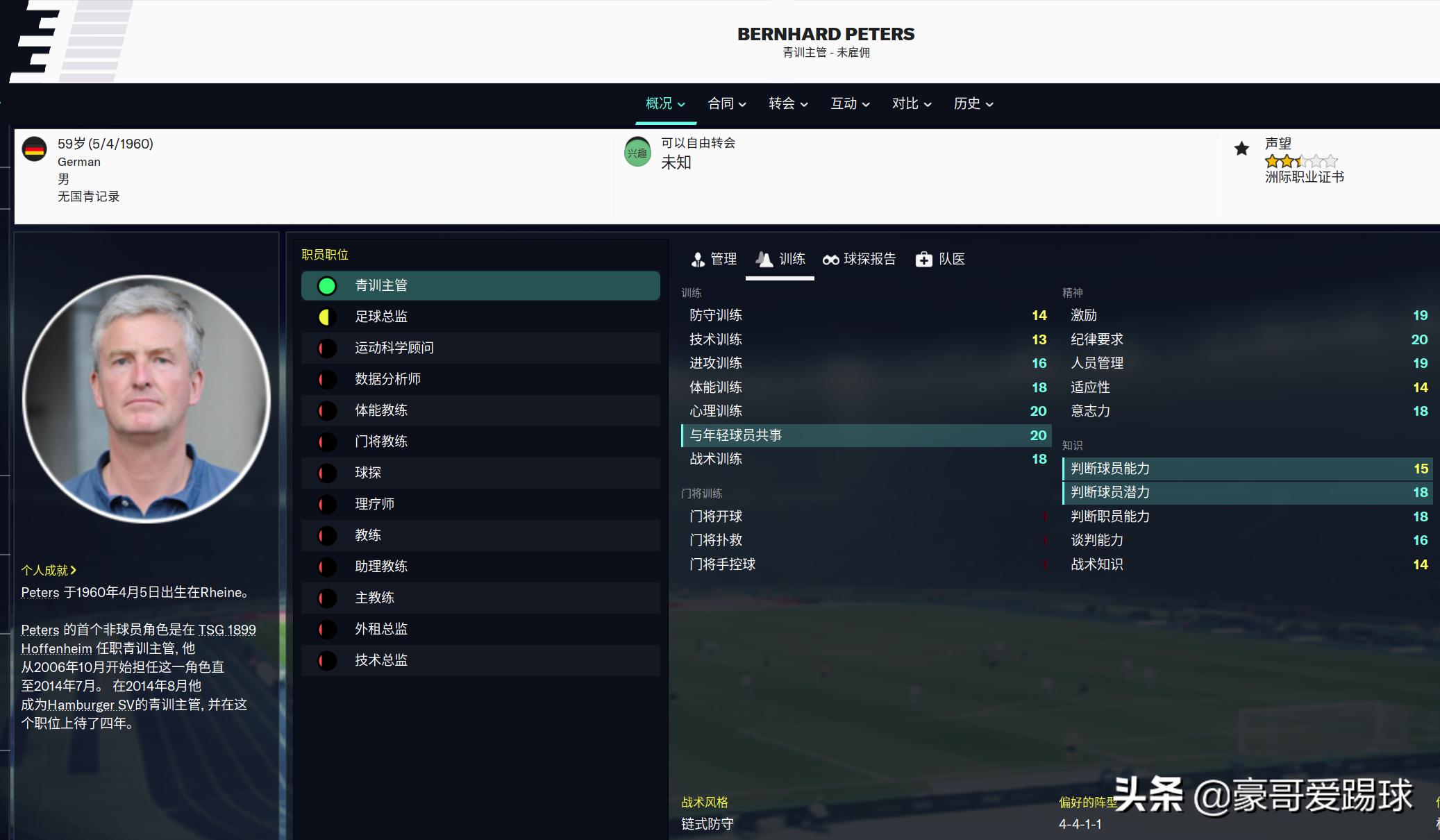Toggle the 球探 role indicator circle
The width and height of the screenshot is (1440, 840).
(x=326, y=473)
